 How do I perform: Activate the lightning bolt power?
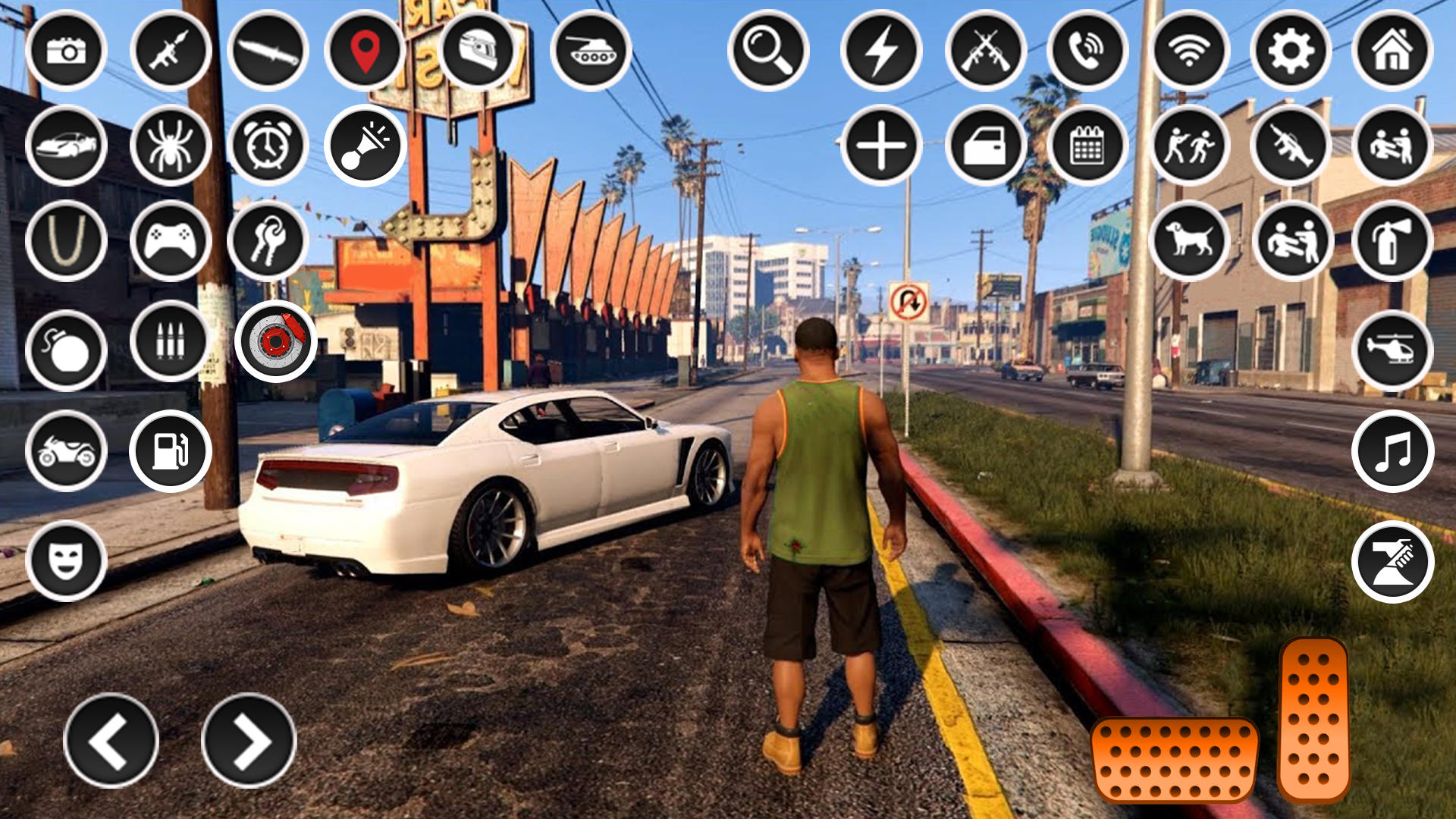point(881,51)
